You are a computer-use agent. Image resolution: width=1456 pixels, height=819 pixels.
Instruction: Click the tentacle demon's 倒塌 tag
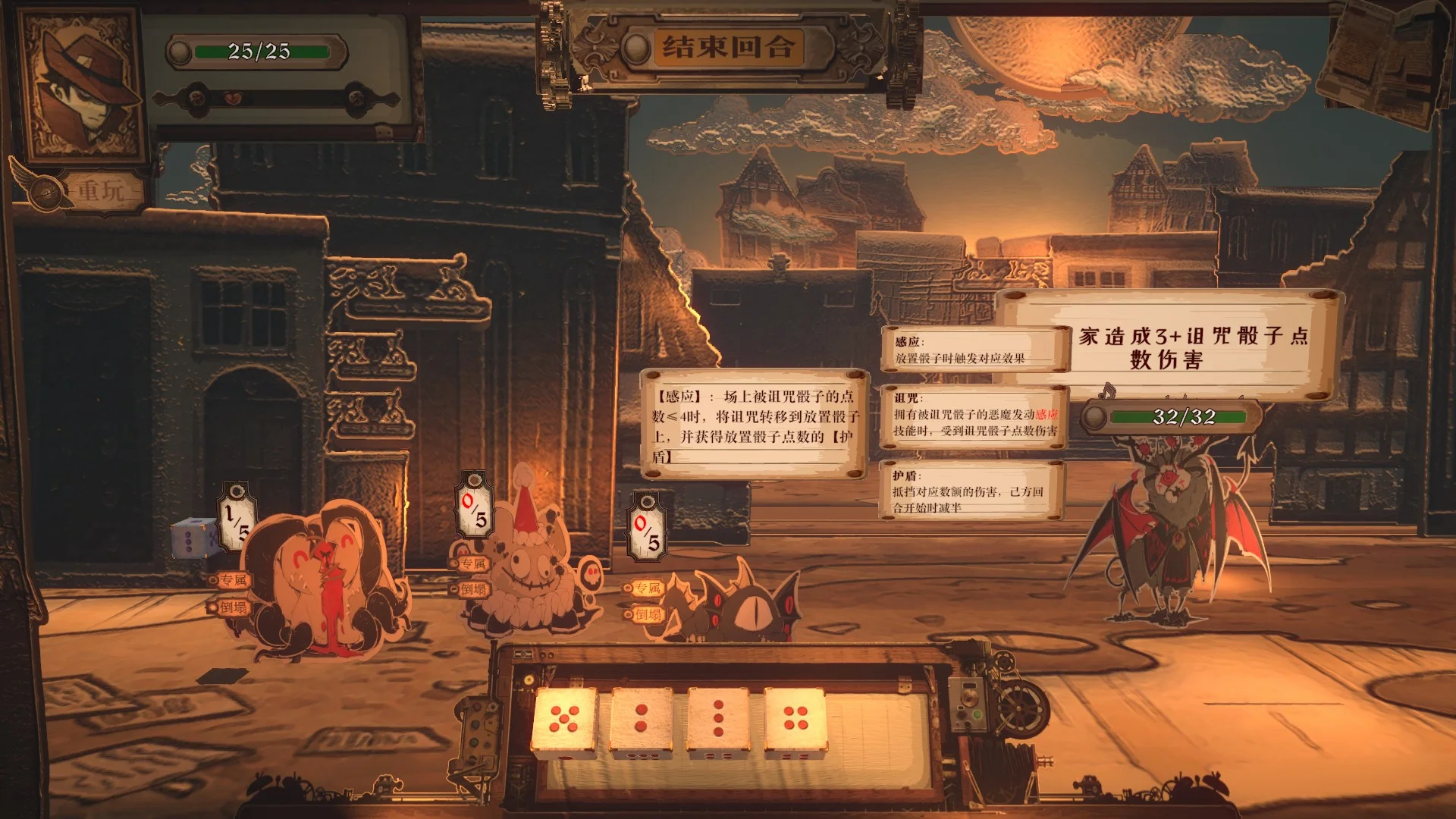click(x=231, y=607)
